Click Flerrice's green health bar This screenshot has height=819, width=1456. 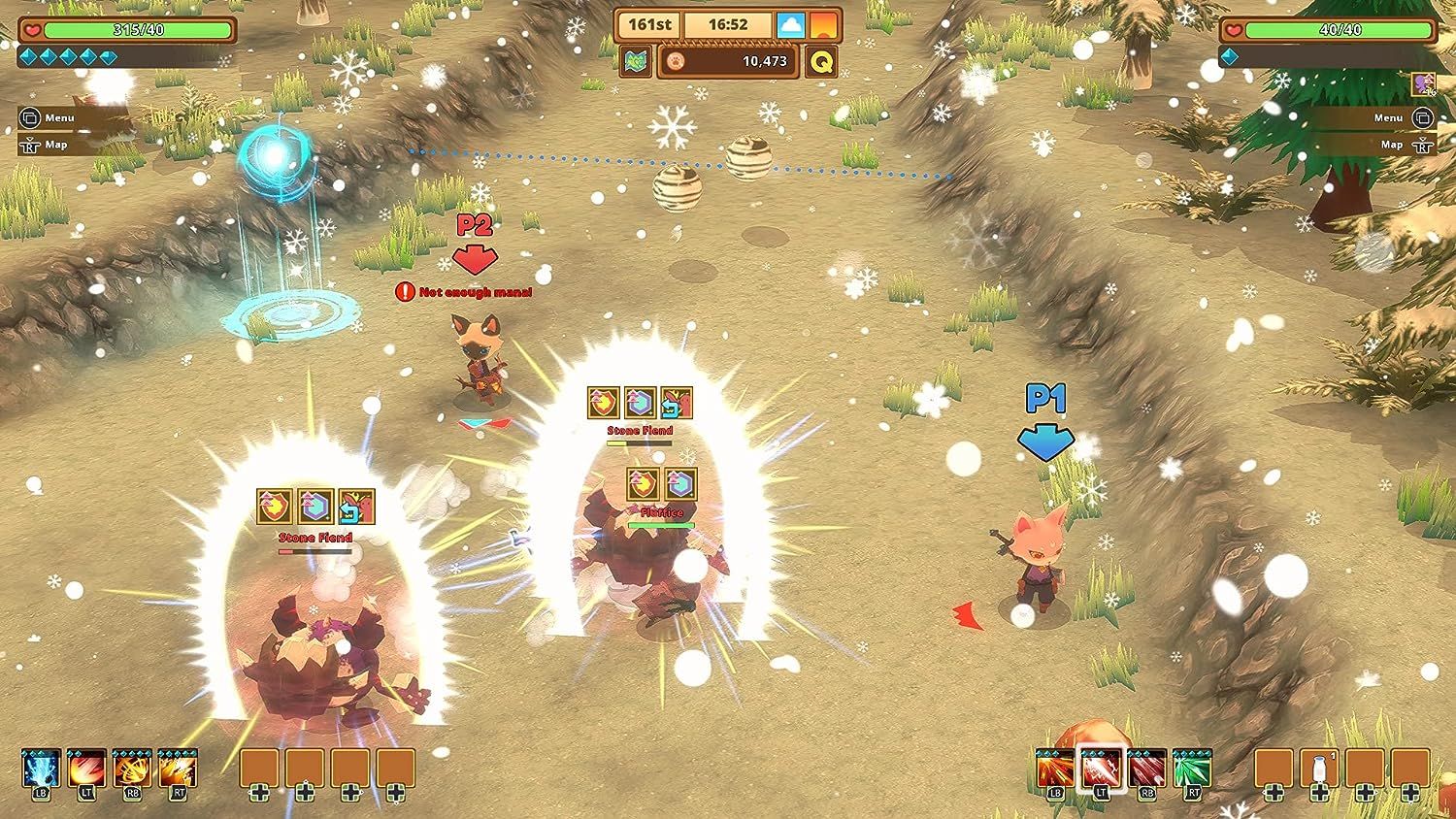coord(659,522)
